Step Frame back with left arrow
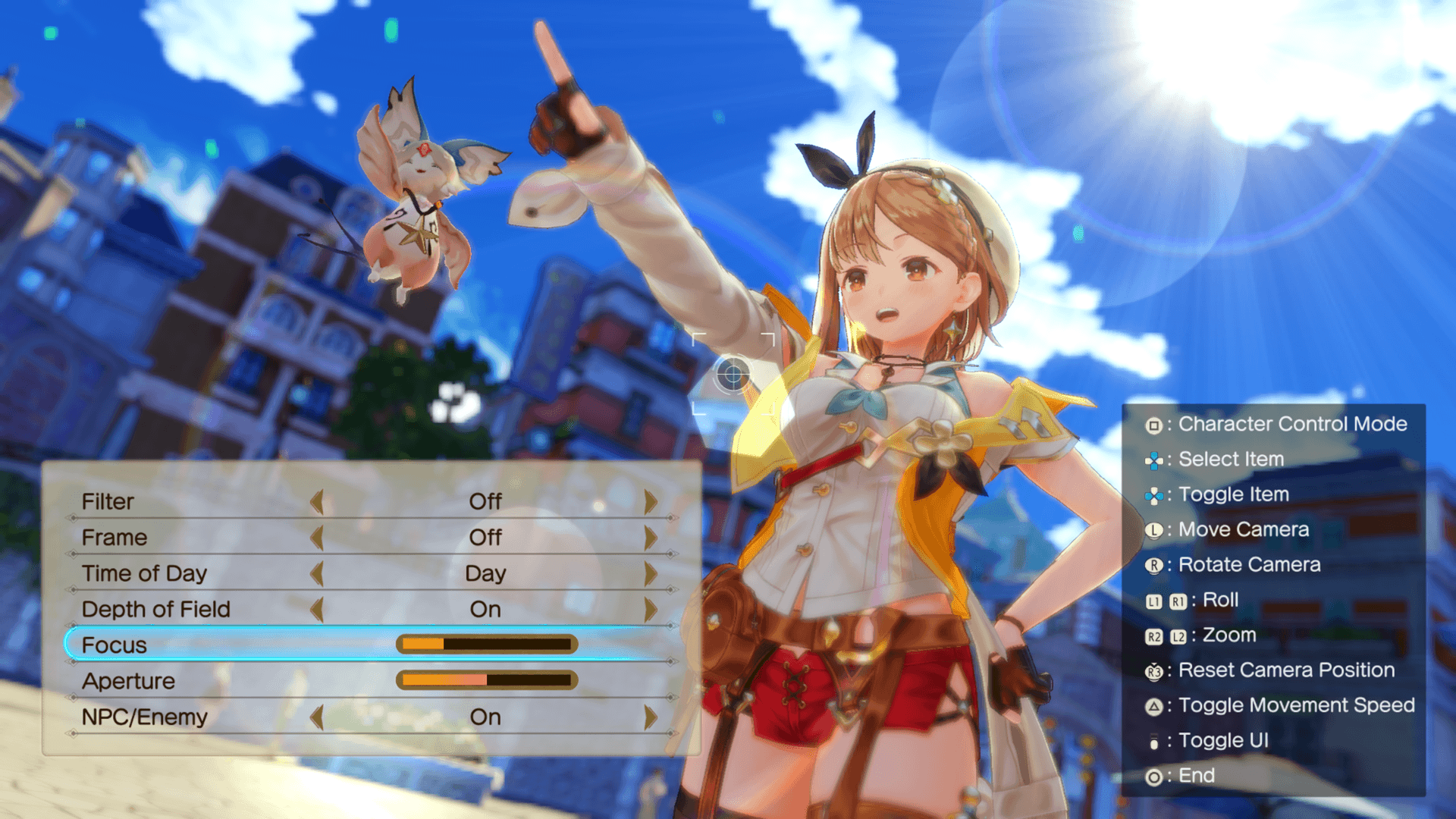This screenshot has width=1456, height=819. pyautogui.click(x=317, y=538)
